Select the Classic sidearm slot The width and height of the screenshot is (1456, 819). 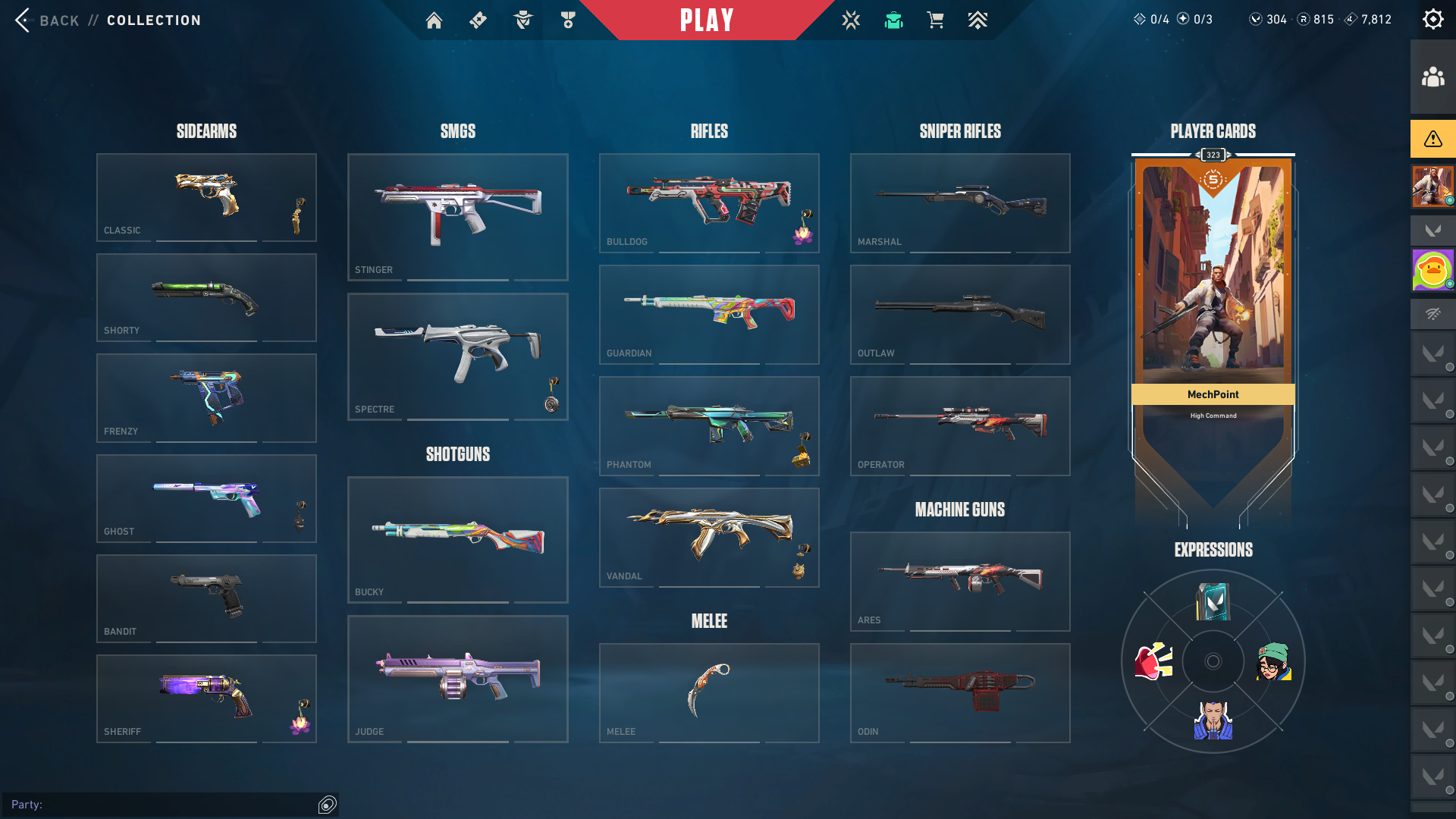point(206,197)
